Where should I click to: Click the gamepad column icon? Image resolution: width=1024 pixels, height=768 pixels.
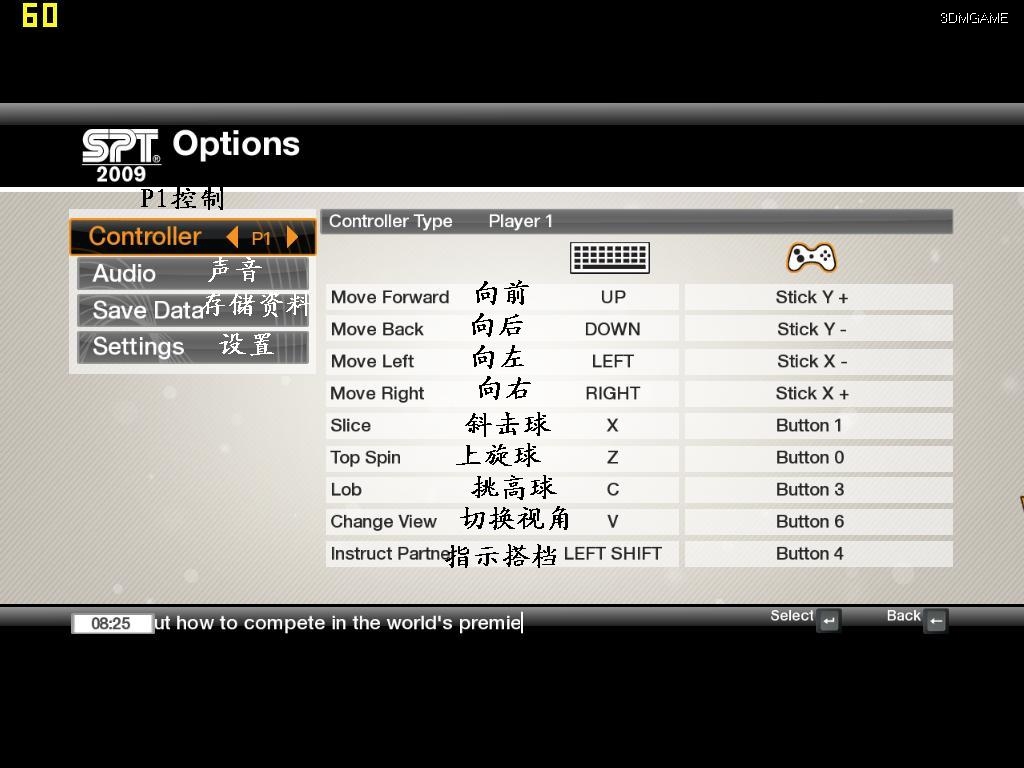(x=811, y=258)
